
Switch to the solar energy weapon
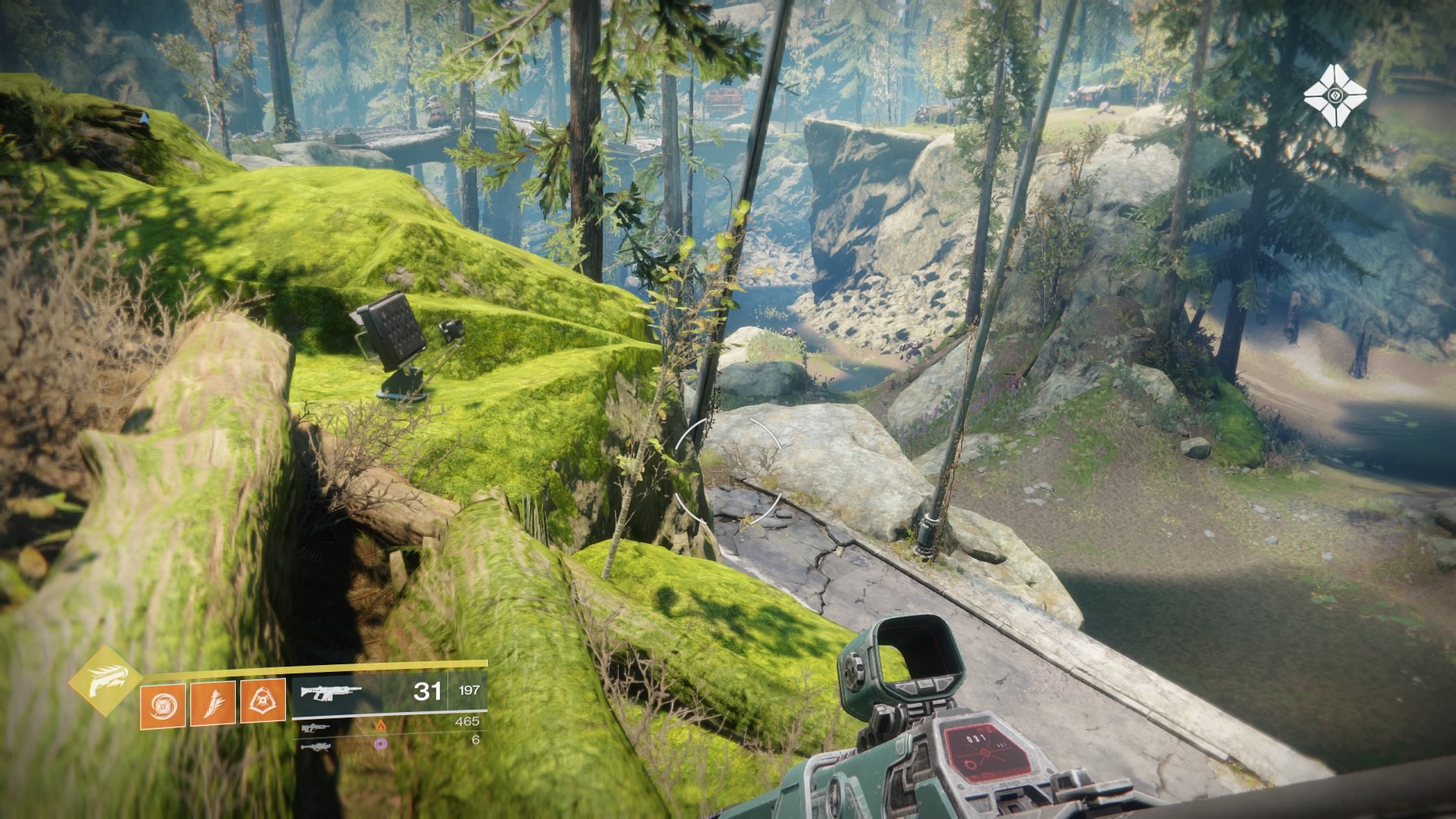(312, 727)
